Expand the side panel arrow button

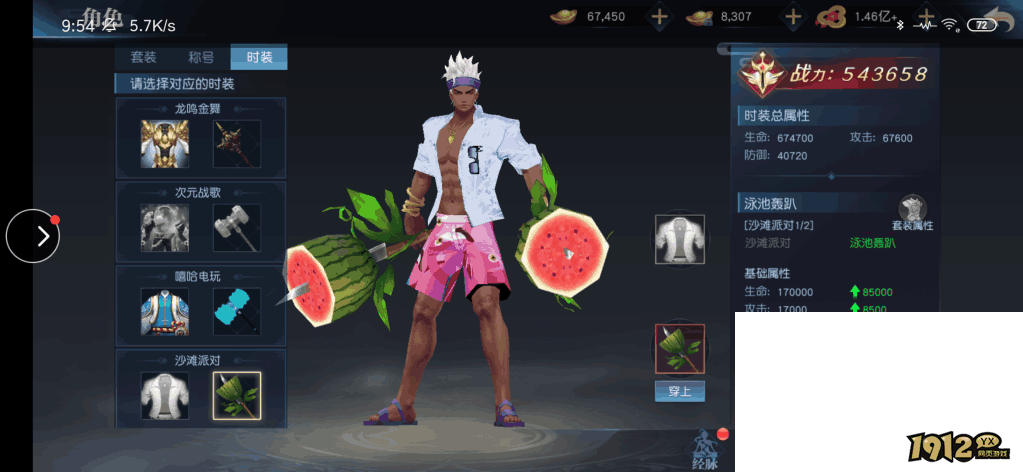[33, 236]
